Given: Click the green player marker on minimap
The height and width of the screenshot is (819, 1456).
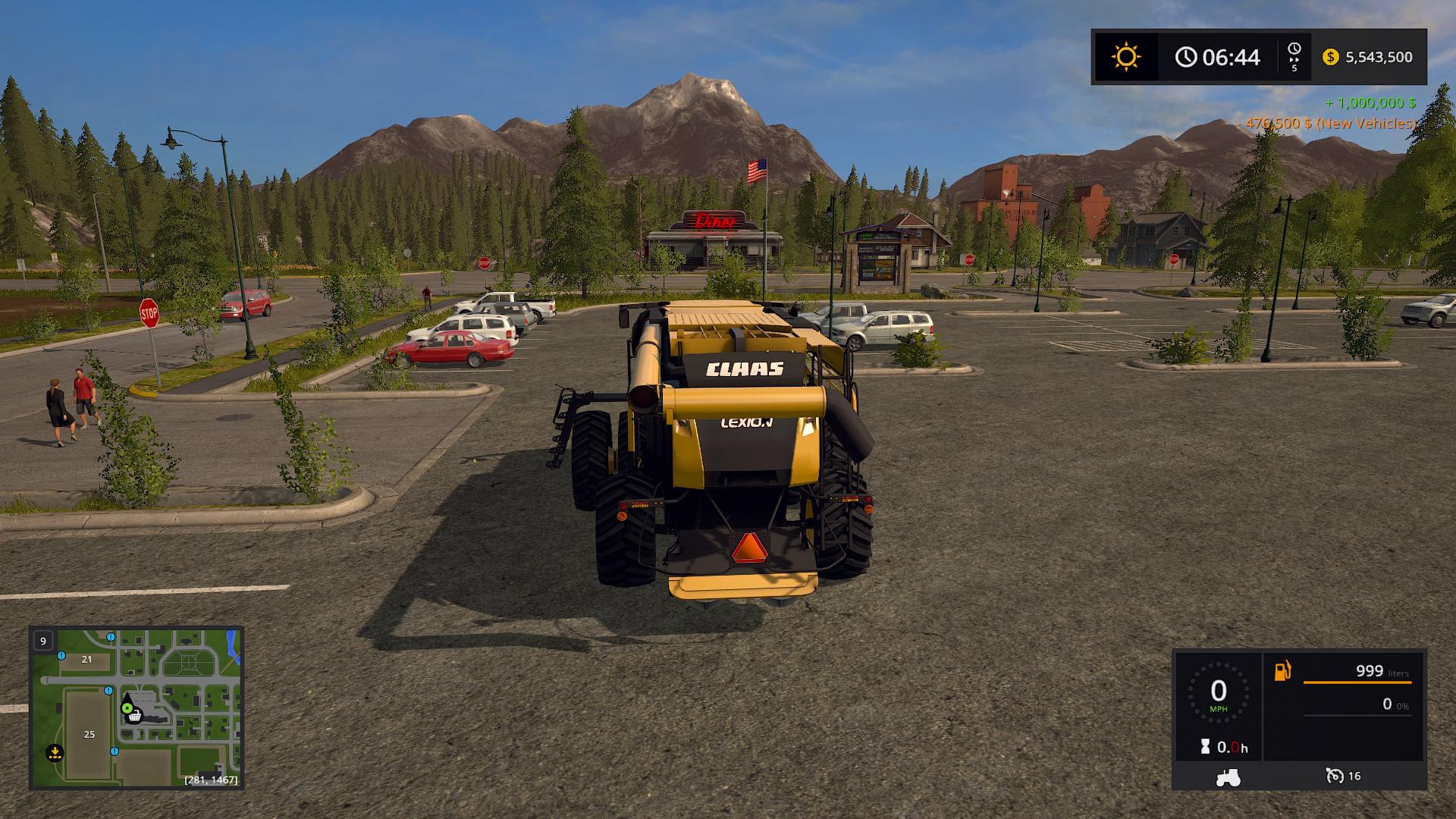Looking at the screenshot, I should [127, 708].
